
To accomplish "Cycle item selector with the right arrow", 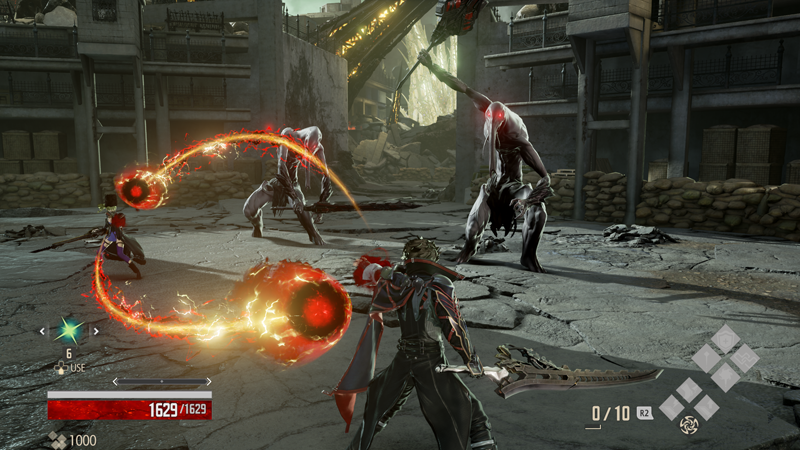I will pos(96,331).
